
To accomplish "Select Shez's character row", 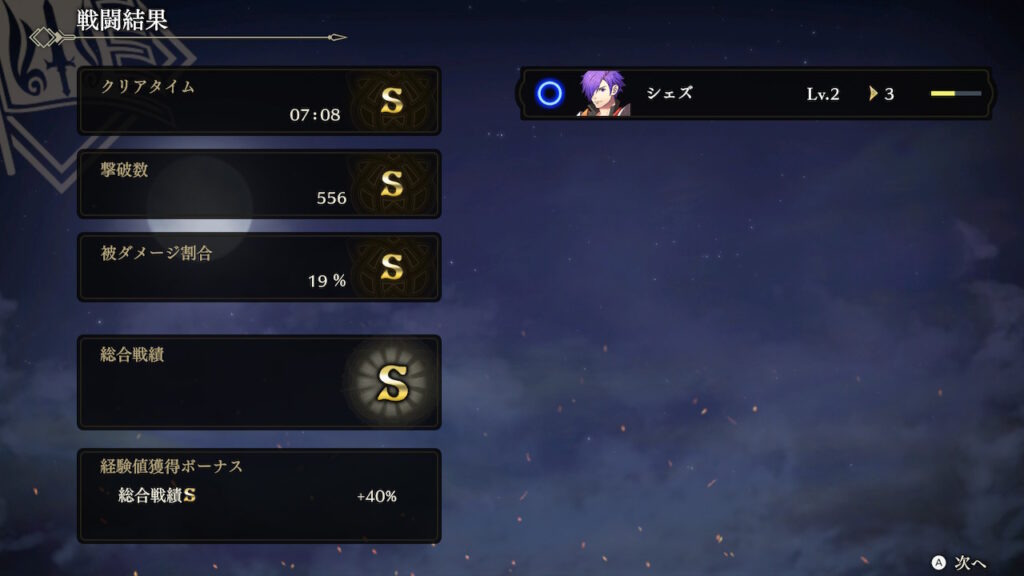I will [x=755, y=94].
